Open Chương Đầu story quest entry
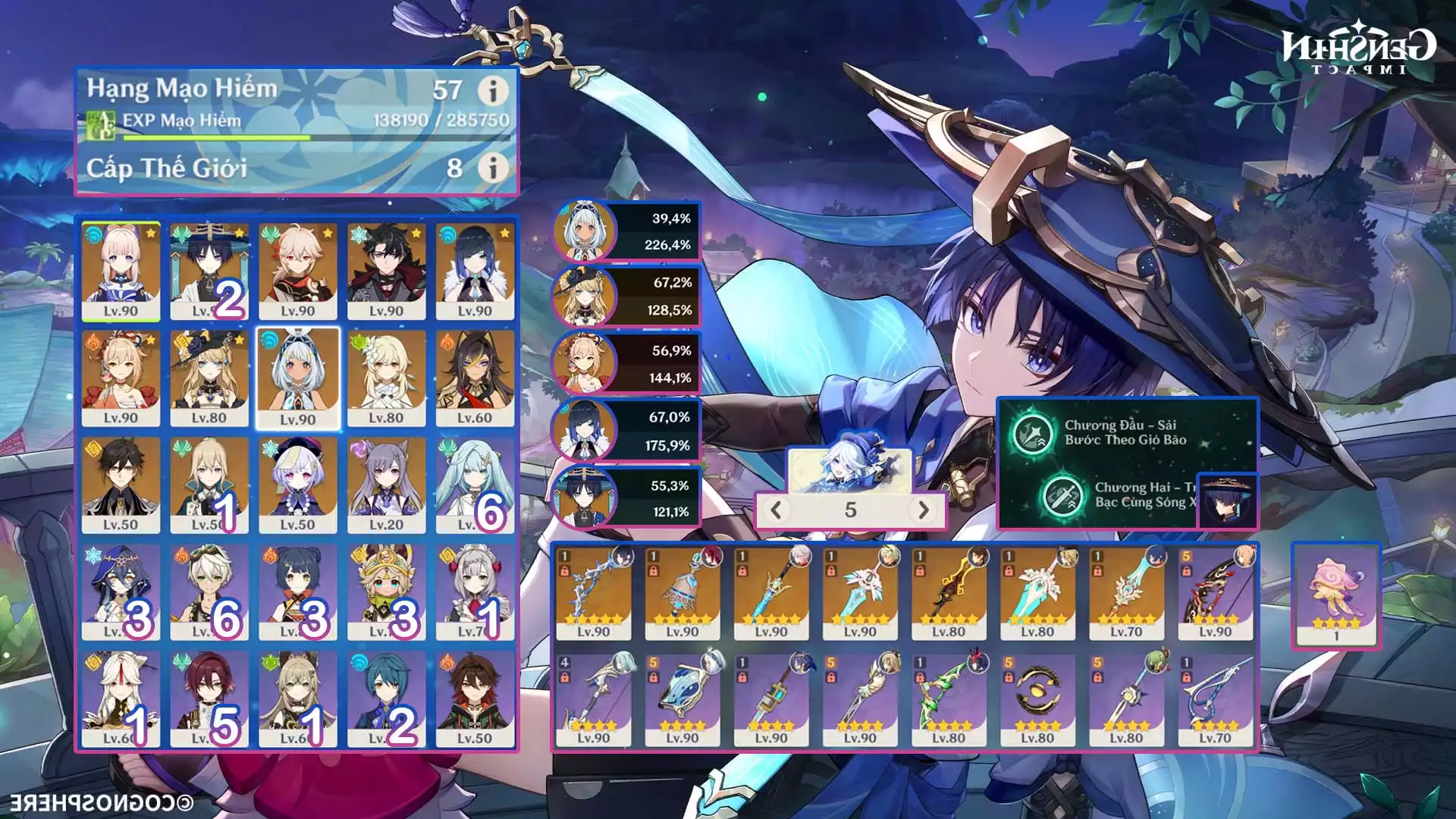1456x819 pixels. [x=1125, y=433]
